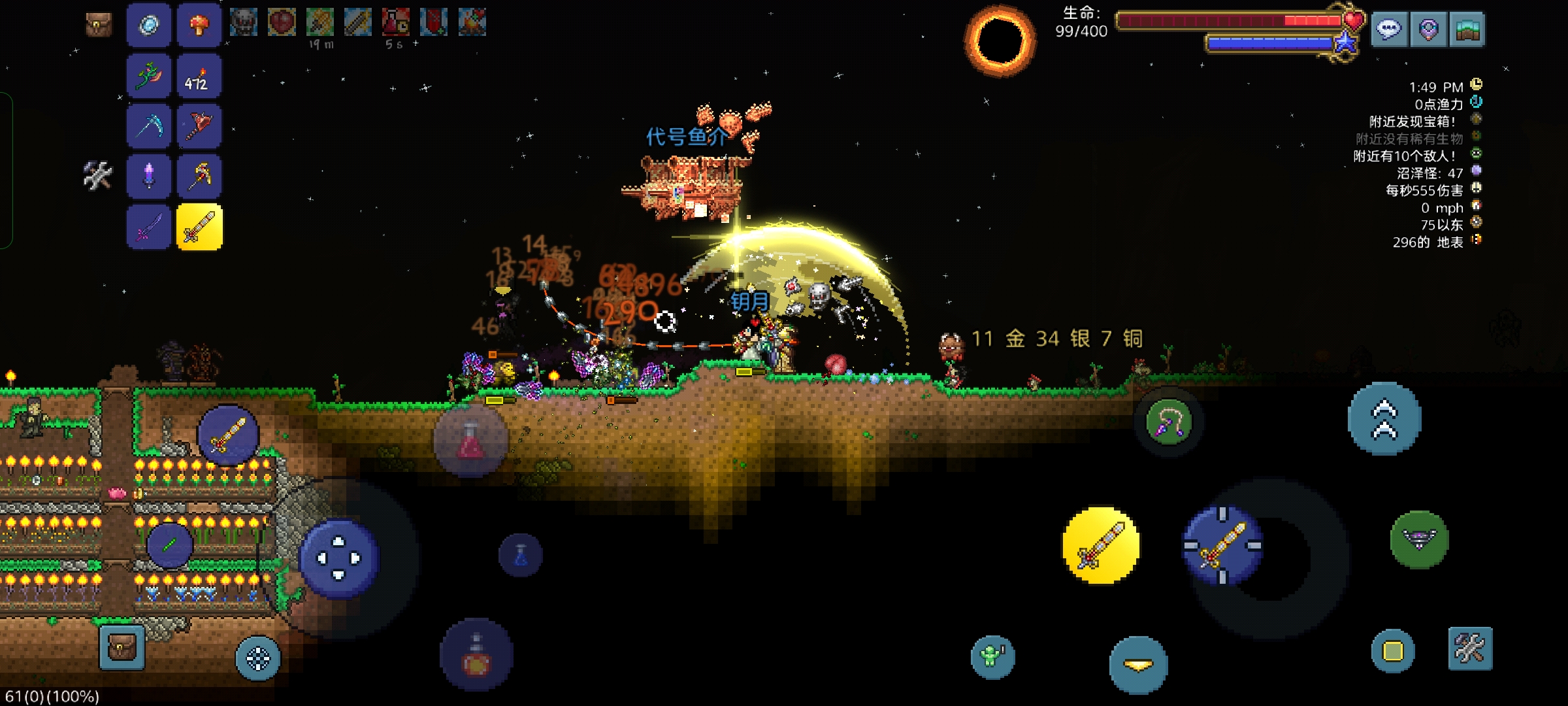The height and width of the screenshot is (706, 1568).
Task: Use the quick heal red potion button
Action: (470, 441)
